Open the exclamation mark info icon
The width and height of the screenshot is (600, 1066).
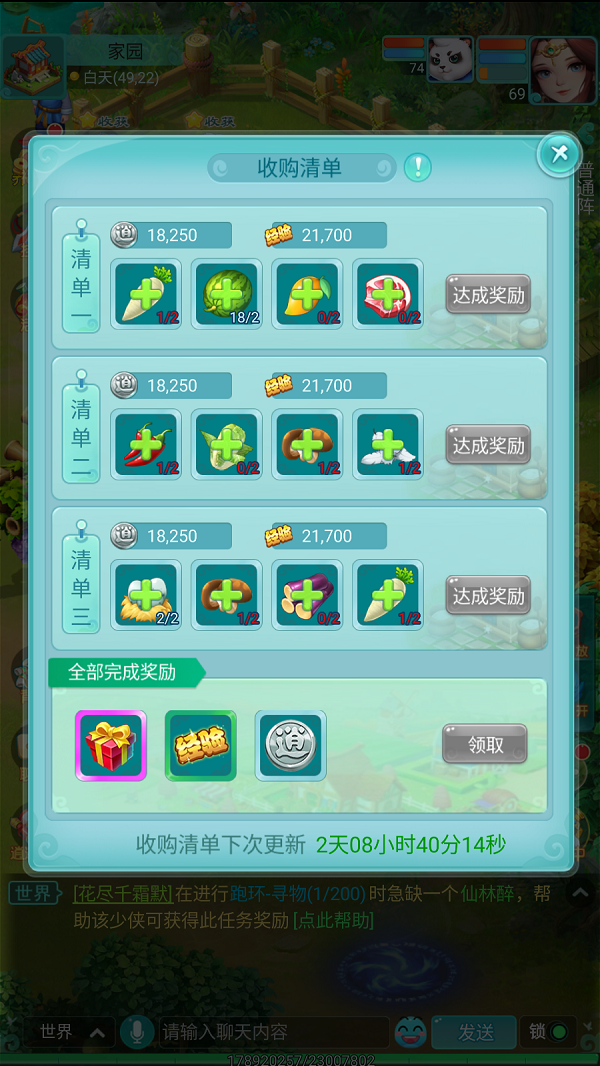tap(418, 167)
